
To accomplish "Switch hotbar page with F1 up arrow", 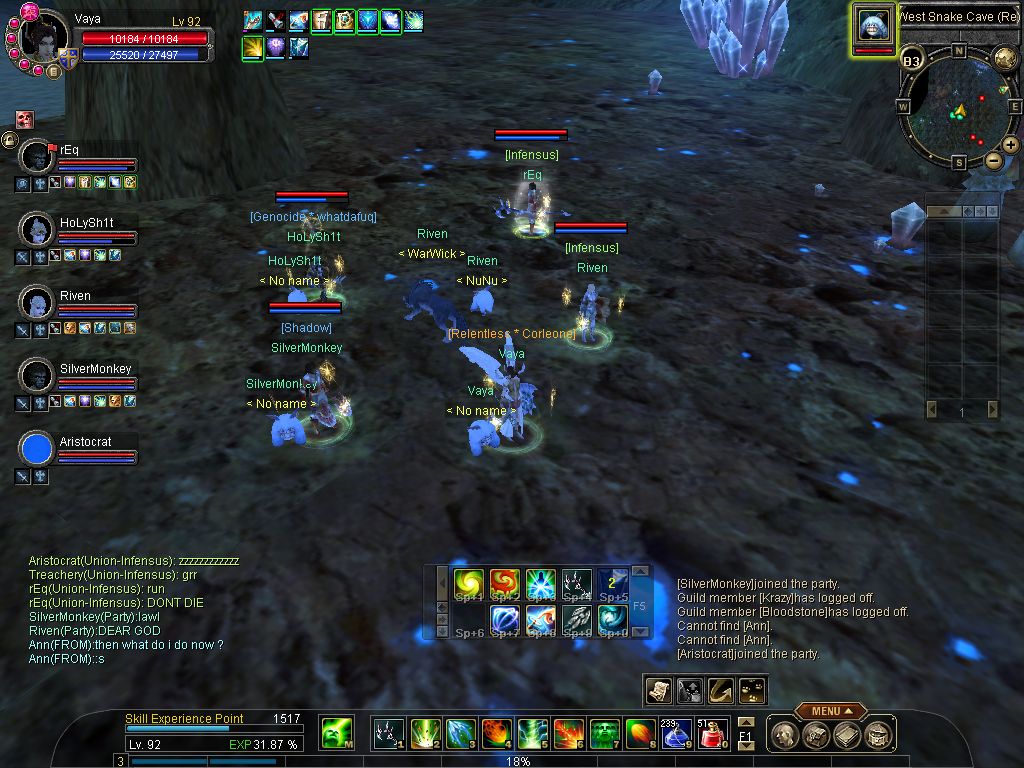I will click(745, 722).
